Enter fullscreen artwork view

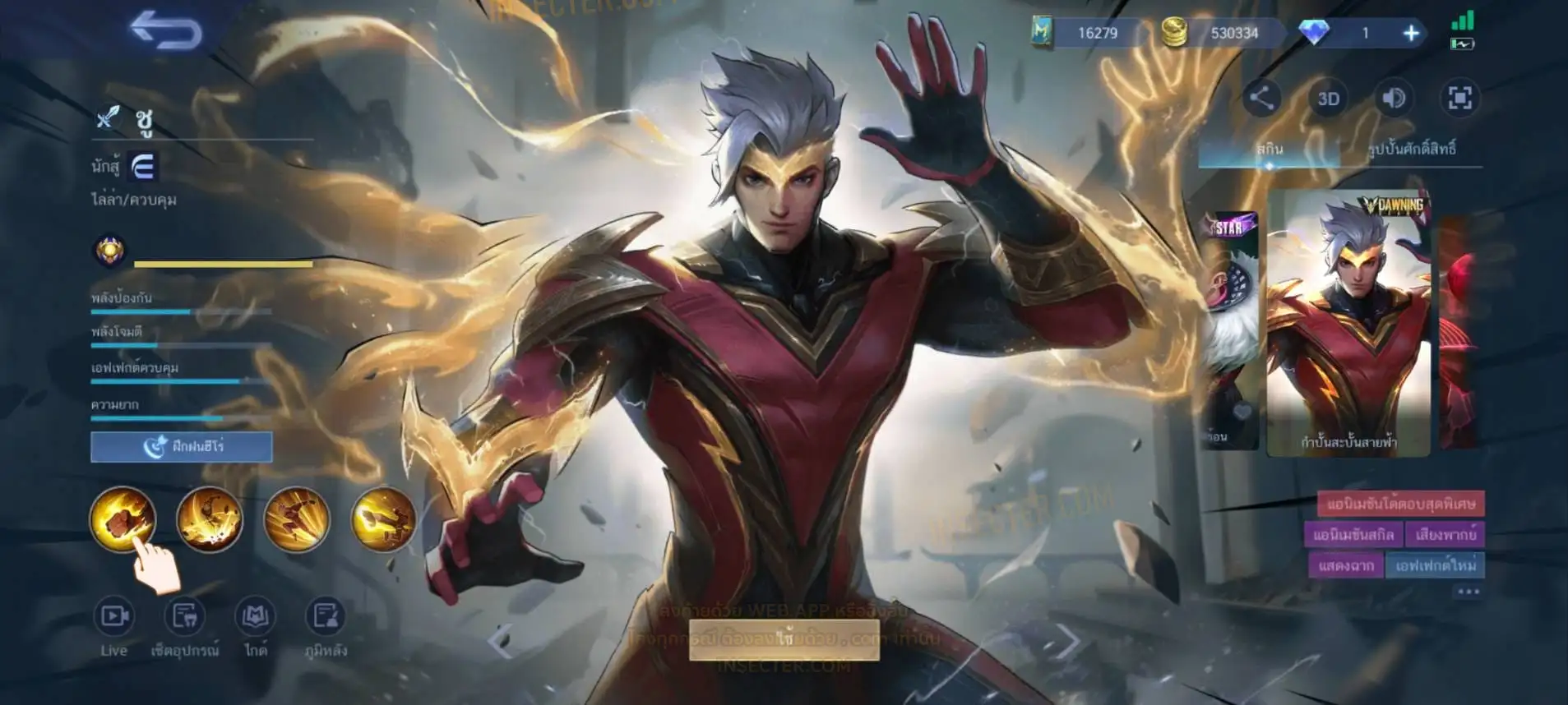(1459, 99)
